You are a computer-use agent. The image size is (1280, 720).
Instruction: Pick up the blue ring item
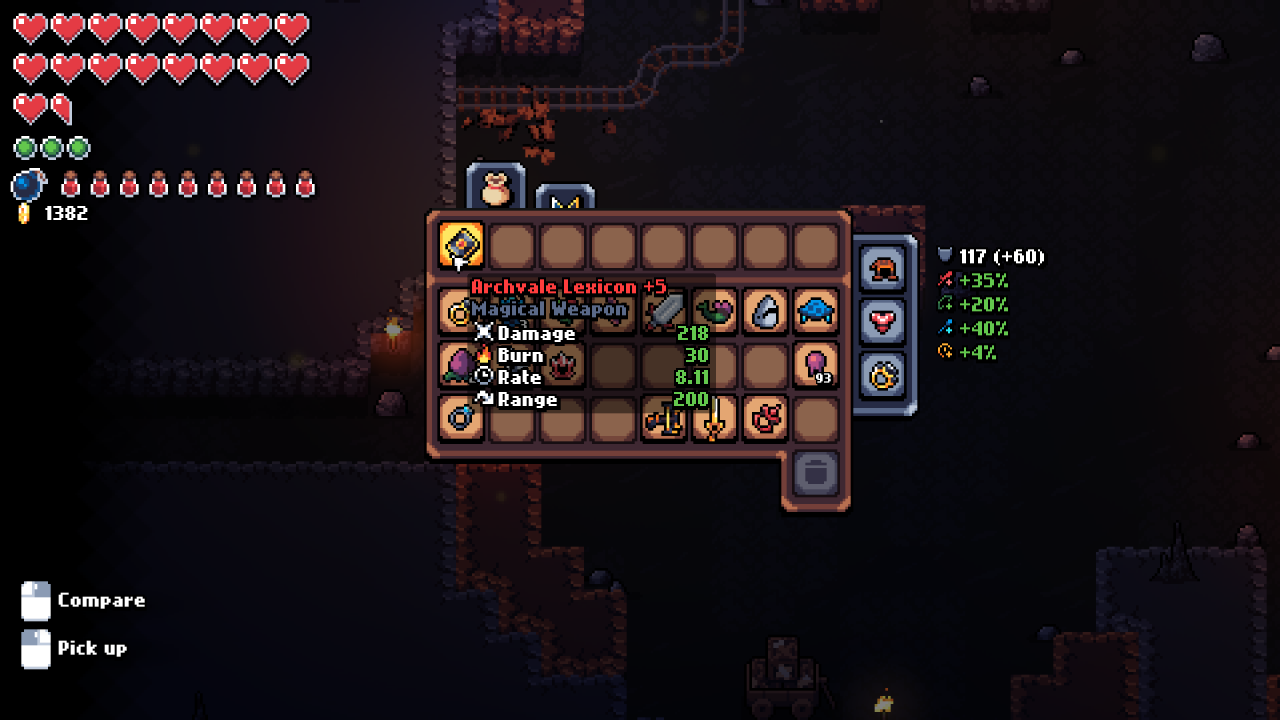461,417
